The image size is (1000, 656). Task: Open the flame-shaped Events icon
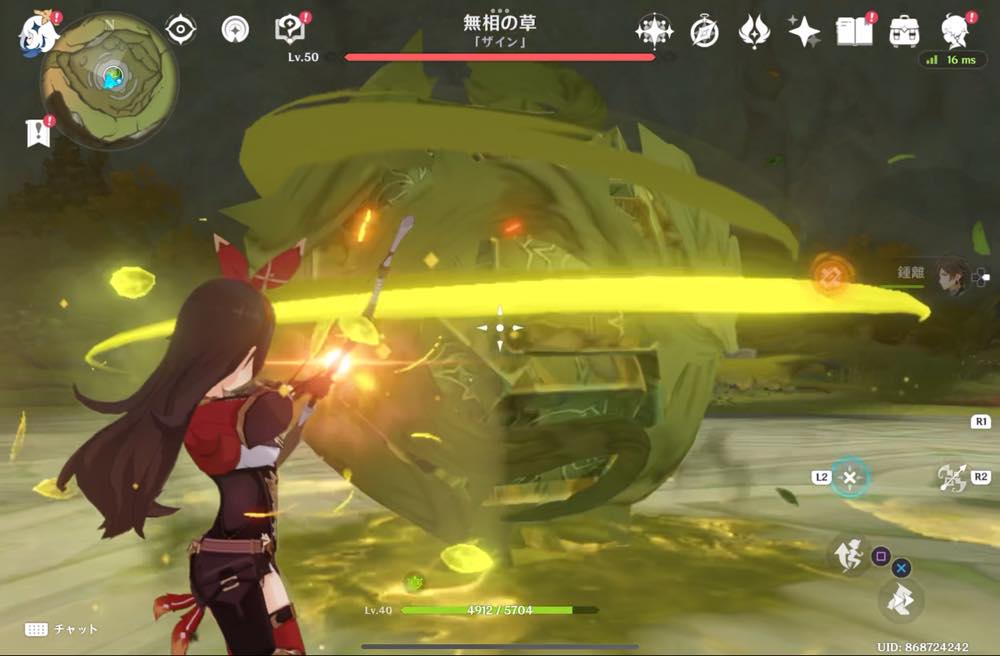click(x=753, y=32)
